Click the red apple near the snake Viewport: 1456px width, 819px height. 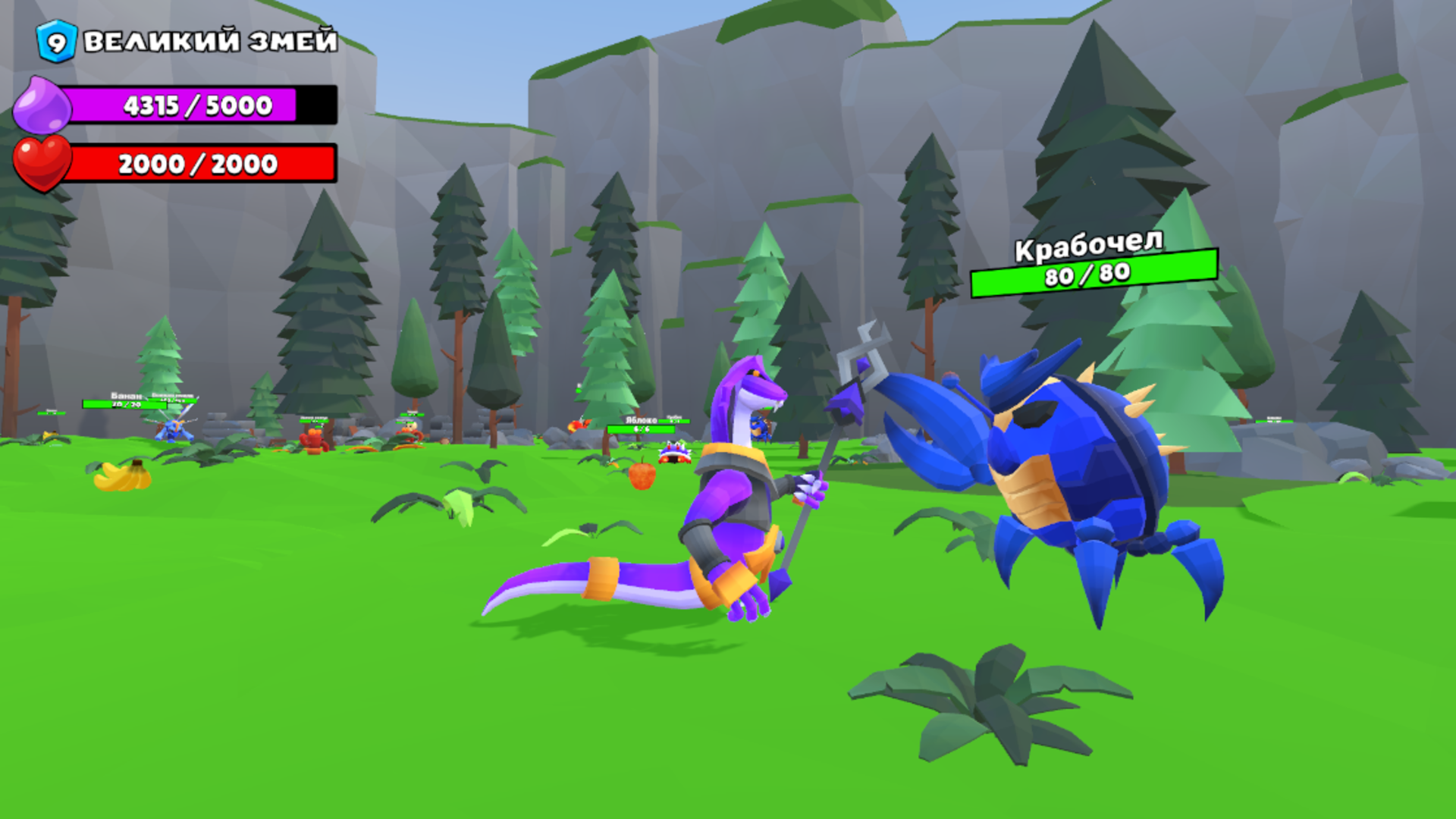(641, 475)
